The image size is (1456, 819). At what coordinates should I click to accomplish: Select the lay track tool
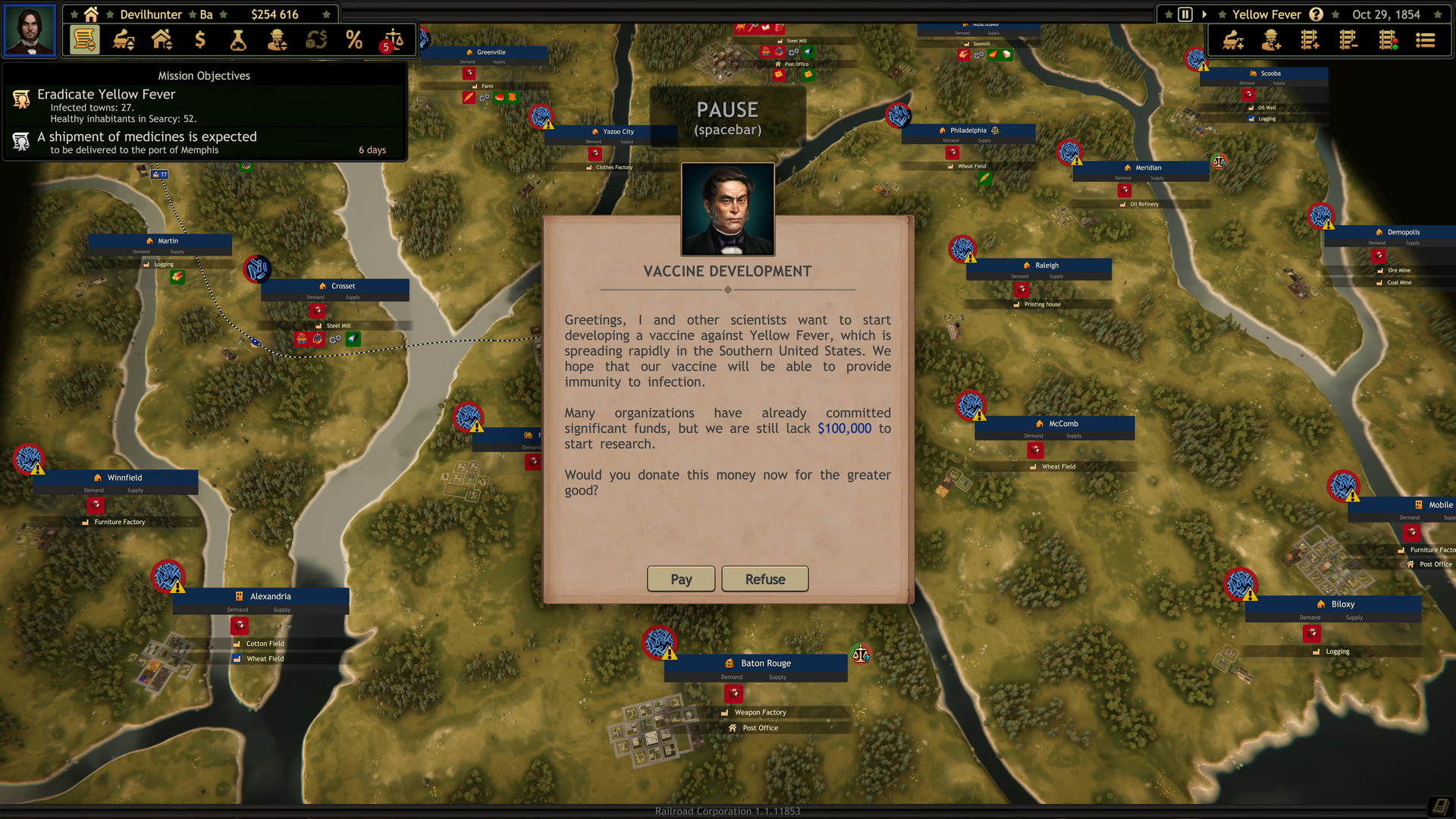[x=1309, y=39]
